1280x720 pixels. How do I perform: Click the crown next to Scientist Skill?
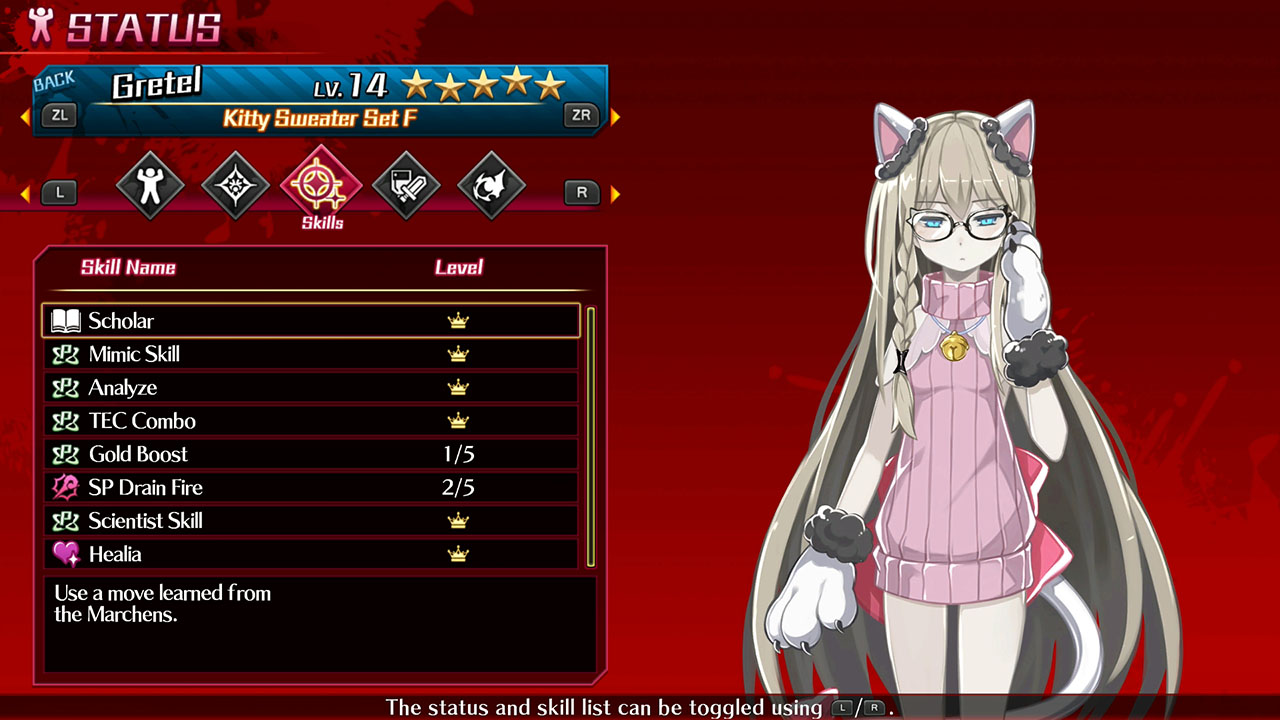[457, 520]
